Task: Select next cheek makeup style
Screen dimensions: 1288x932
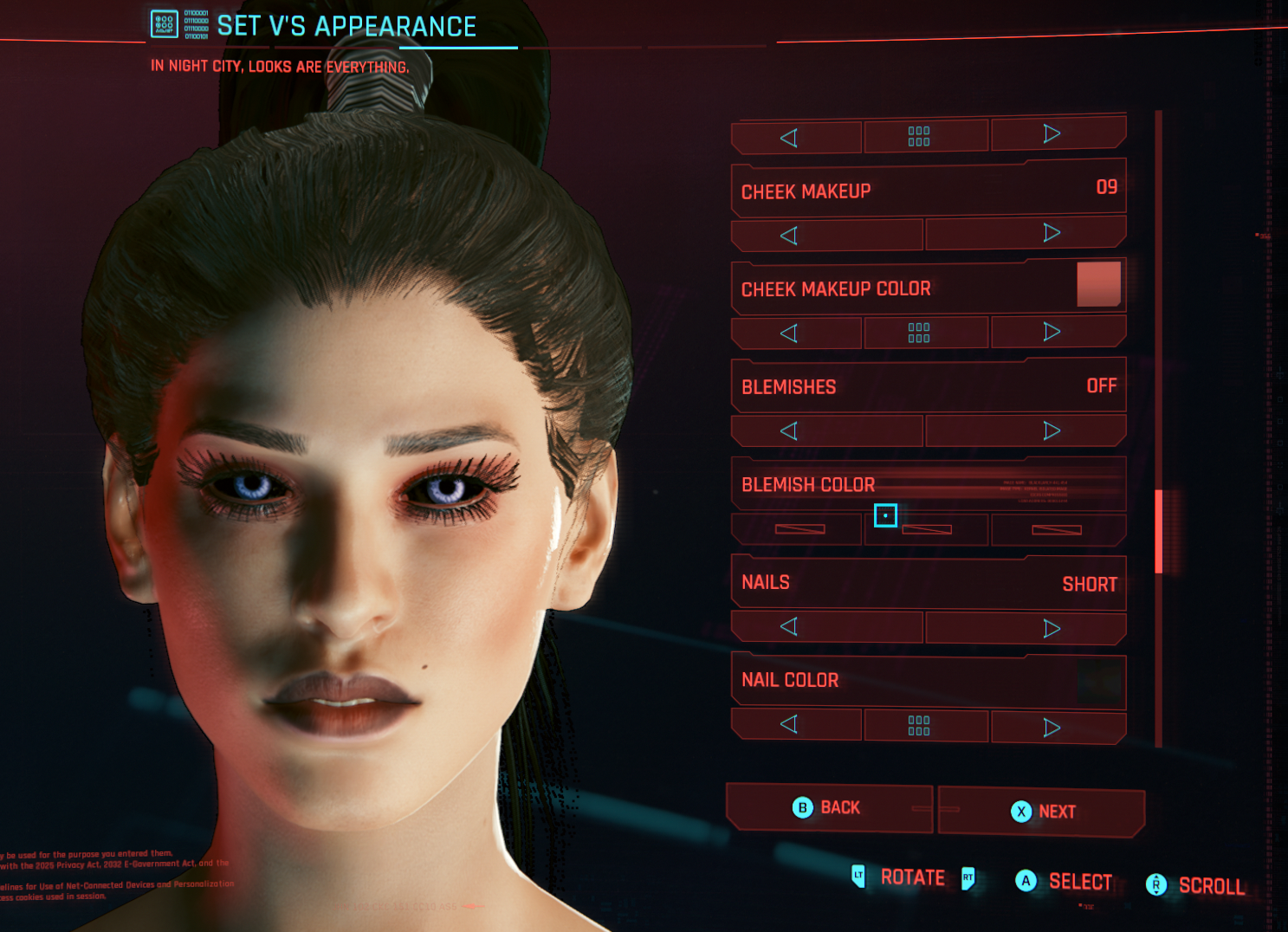Action: pyautogui.click(x=1052, y=233)
